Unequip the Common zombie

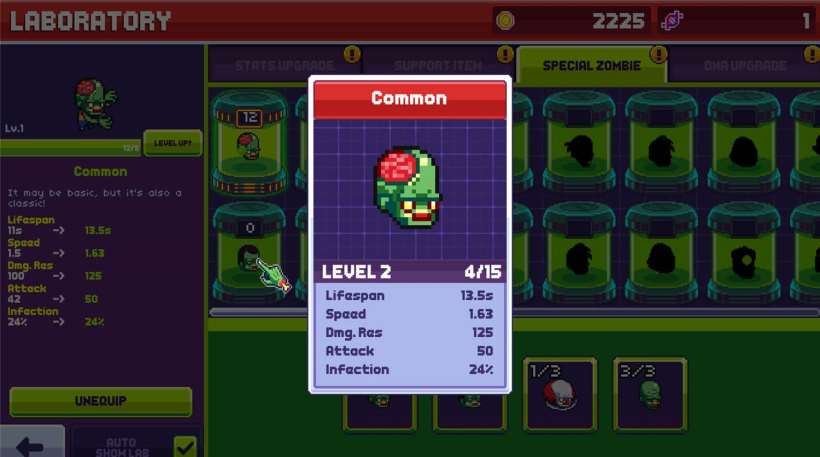click(100, 401)
